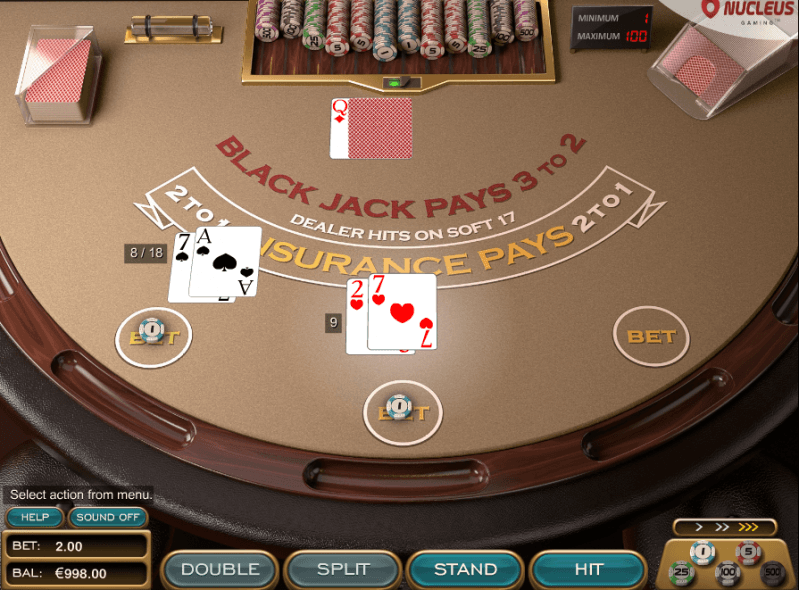
Task: Open the Help screen
Action: pos(35,517)
